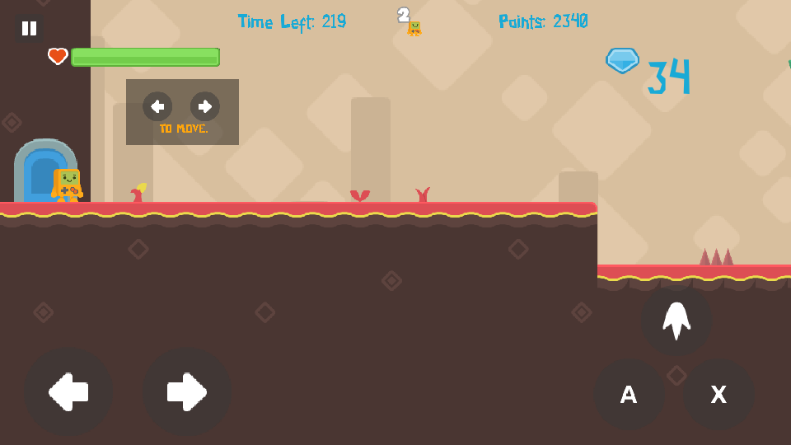
Task: Tap the A action button
Action: coord(629,394)
